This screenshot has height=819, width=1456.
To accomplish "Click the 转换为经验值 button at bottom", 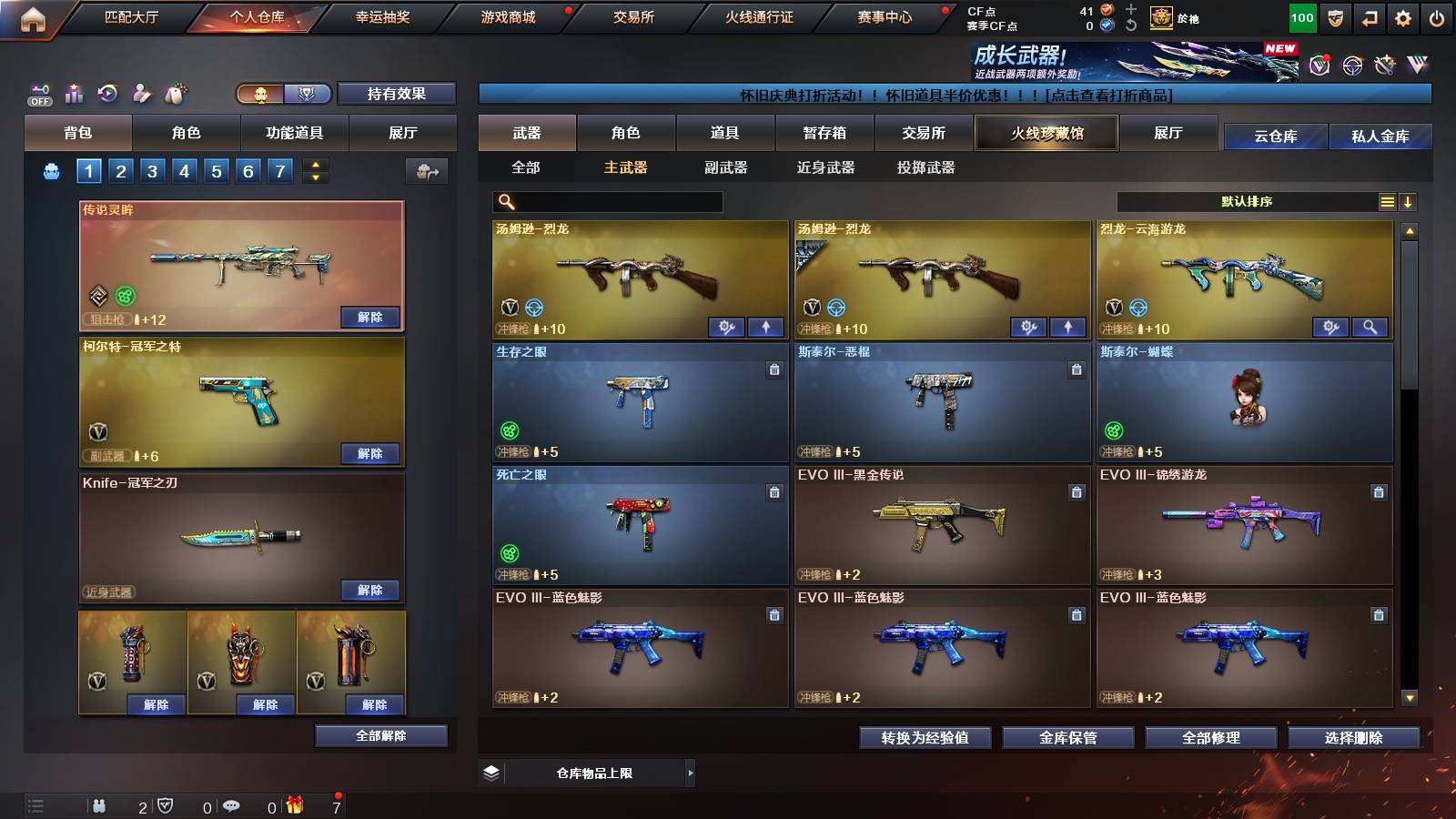I will click(925, 739).
